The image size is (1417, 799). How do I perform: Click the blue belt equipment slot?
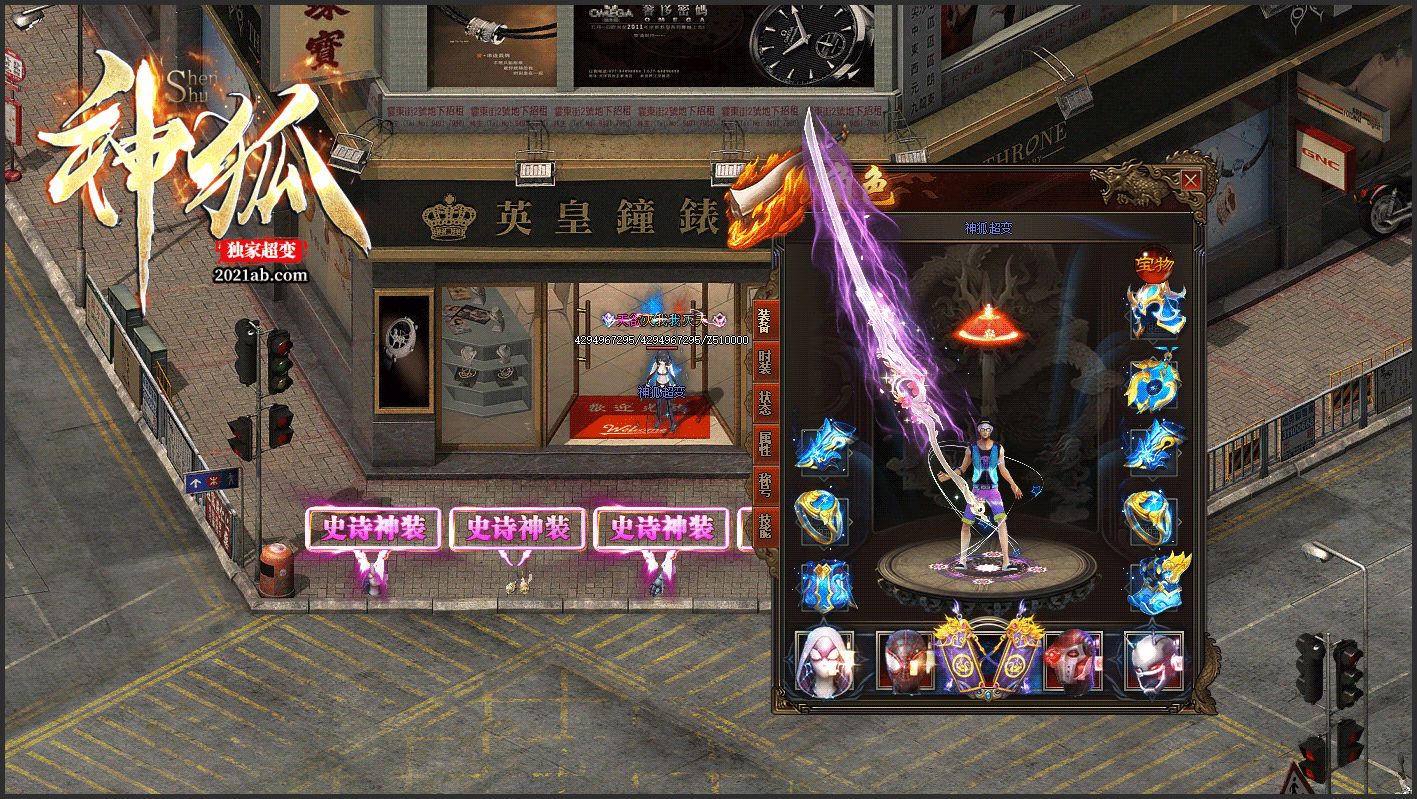click(x=824, y=585)
